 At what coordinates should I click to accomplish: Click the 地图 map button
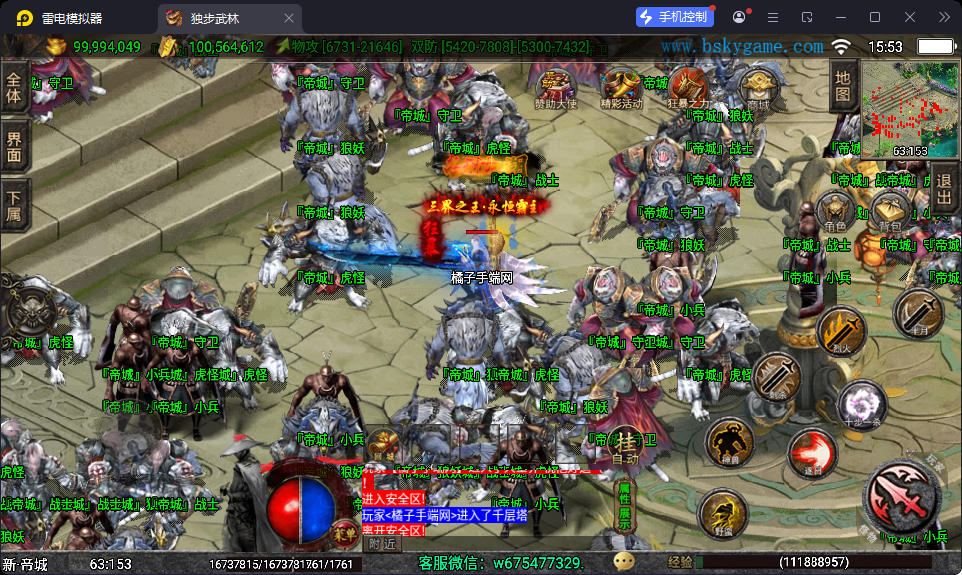[x=843, y=86]
